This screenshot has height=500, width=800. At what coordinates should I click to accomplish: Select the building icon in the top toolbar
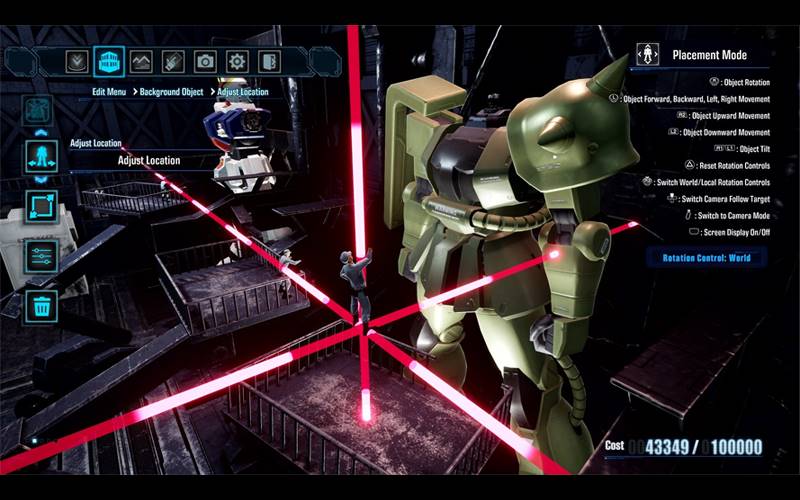tap(108, 61)
